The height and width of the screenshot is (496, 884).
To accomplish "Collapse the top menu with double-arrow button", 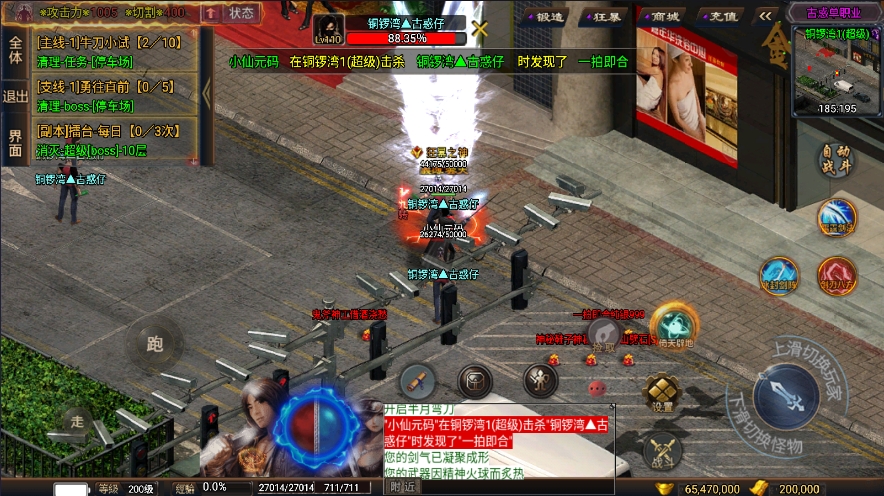I will [x=766, y=16].
